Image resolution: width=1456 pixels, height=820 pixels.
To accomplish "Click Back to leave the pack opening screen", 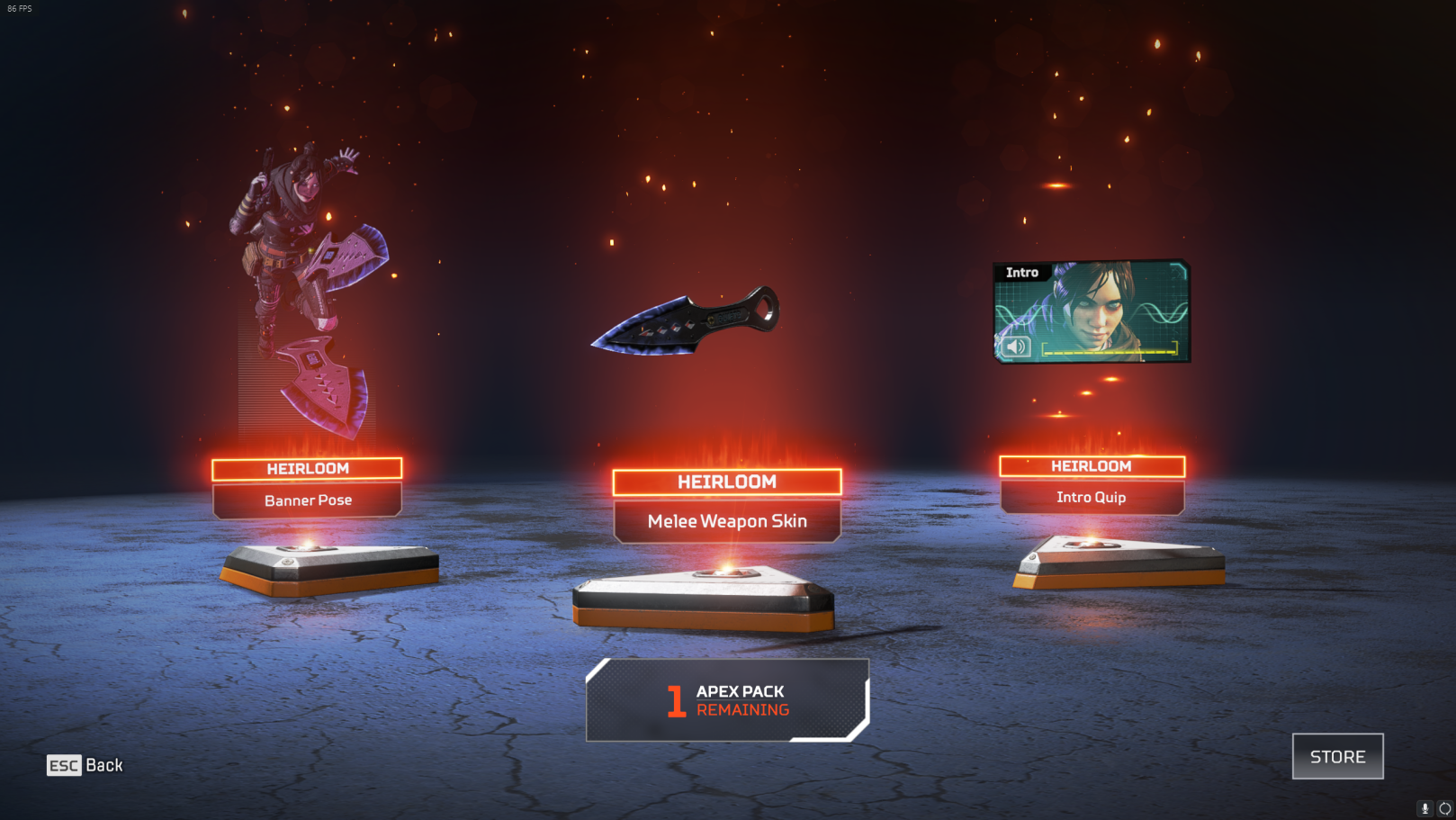I will tap(102, 765).
